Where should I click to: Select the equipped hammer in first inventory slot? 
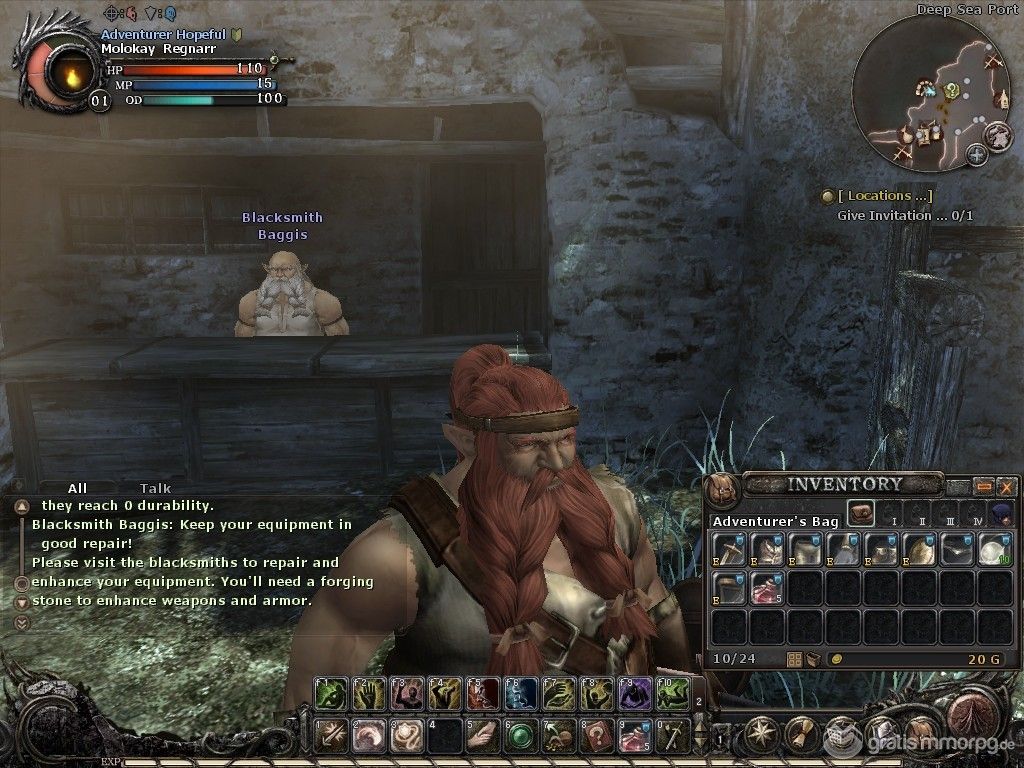(x=729, y=550)
